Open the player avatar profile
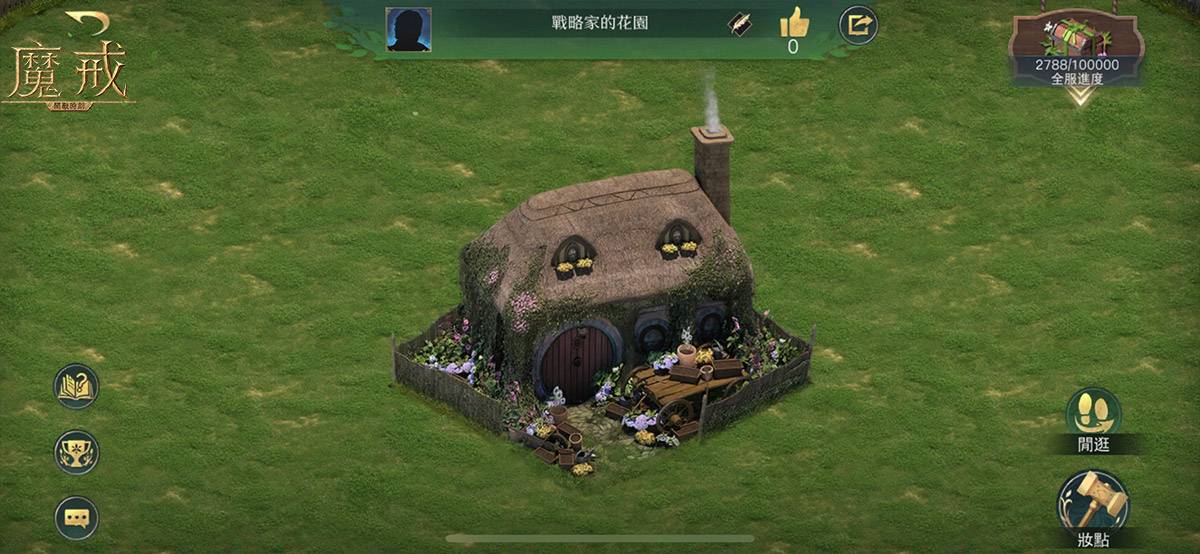The width and height of the screenshot is (1200, 554). click(408, 29)
